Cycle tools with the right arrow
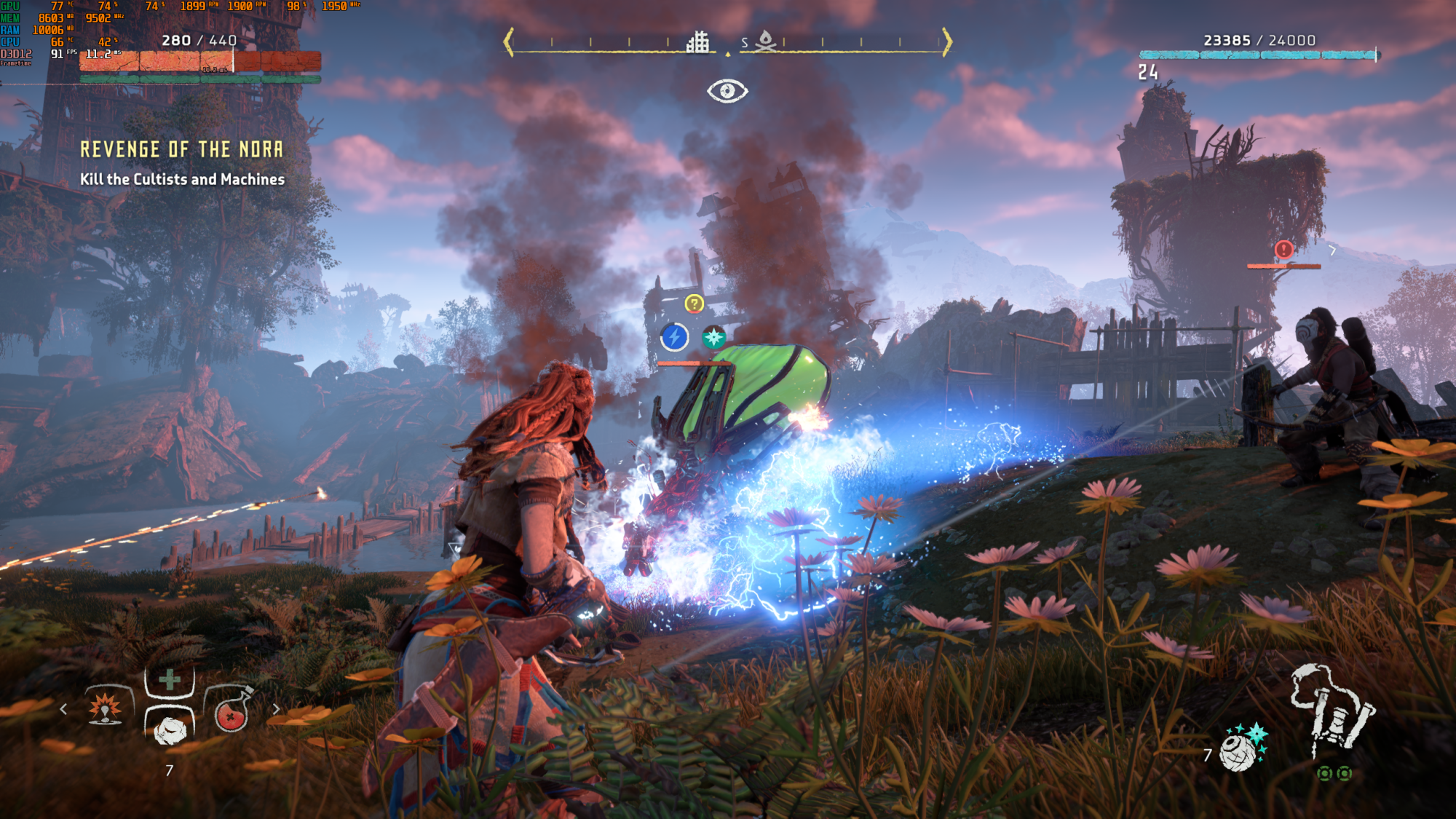This screenshot has height=819, width=1456. [276, 709]
